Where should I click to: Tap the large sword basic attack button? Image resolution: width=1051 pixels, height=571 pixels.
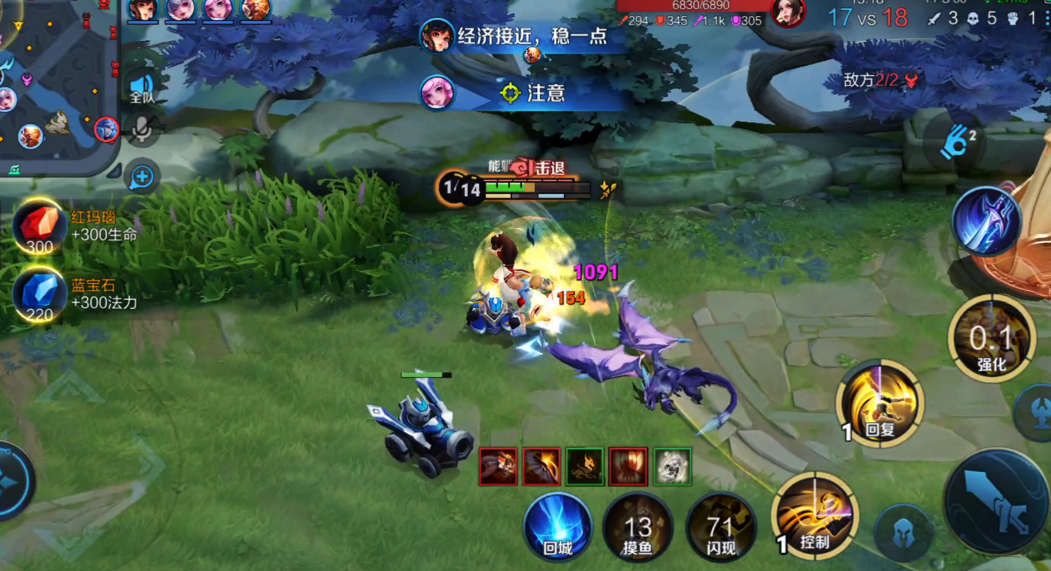(x=995, y=500)
